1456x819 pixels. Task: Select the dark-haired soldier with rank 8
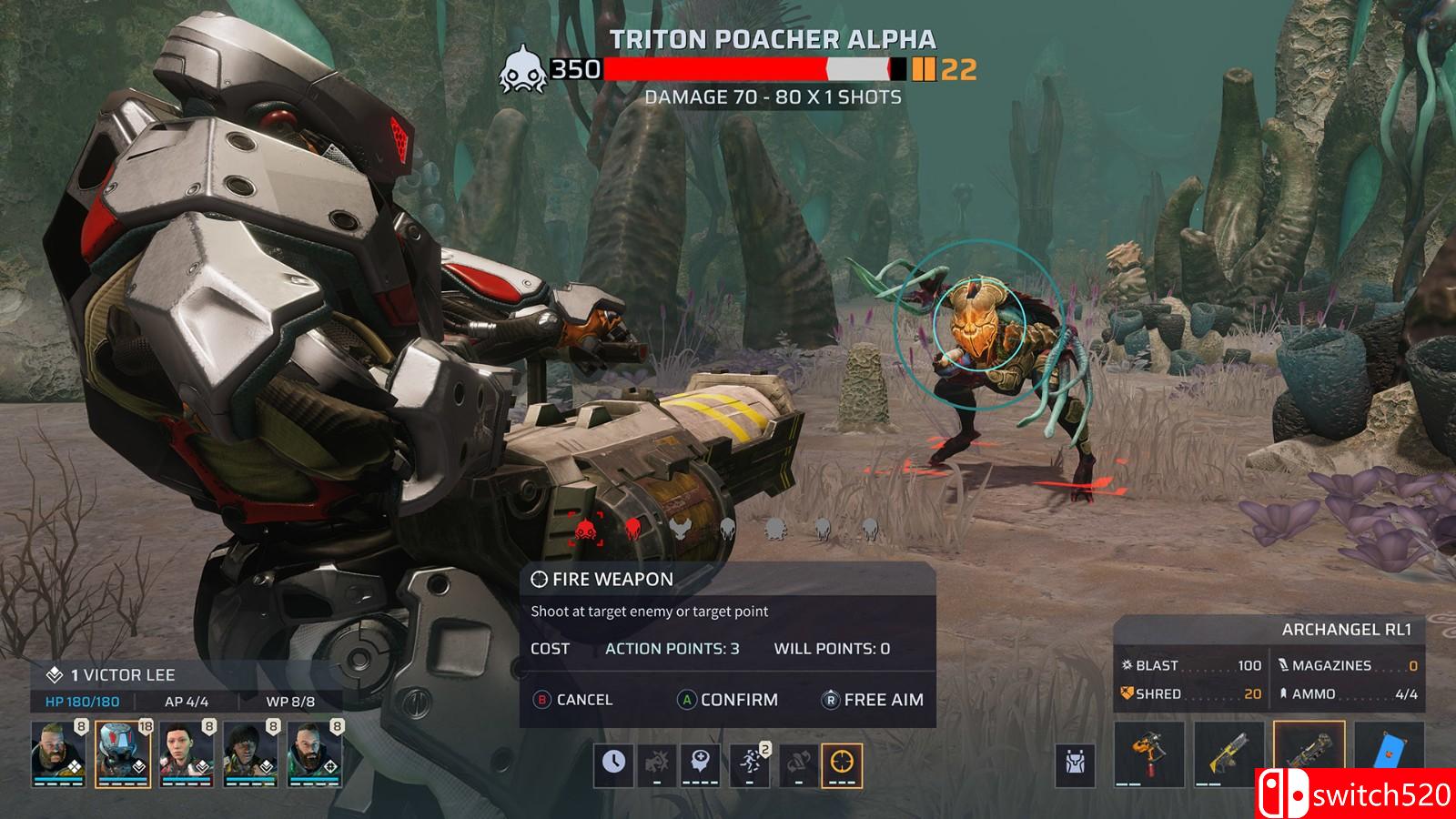[x=250, y=753]
